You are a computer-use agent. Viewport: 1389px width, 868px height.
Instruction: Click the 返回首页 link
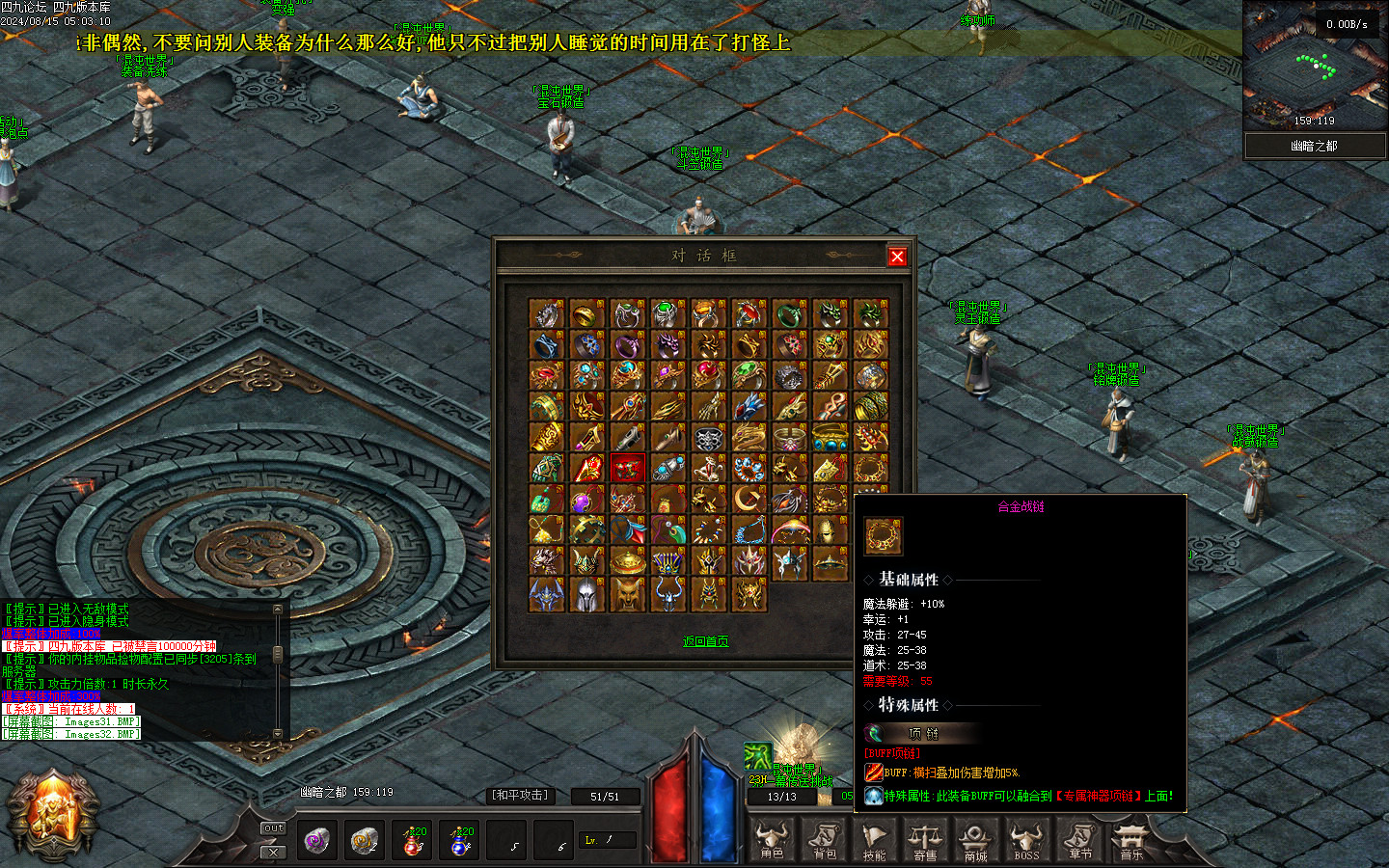705,641
